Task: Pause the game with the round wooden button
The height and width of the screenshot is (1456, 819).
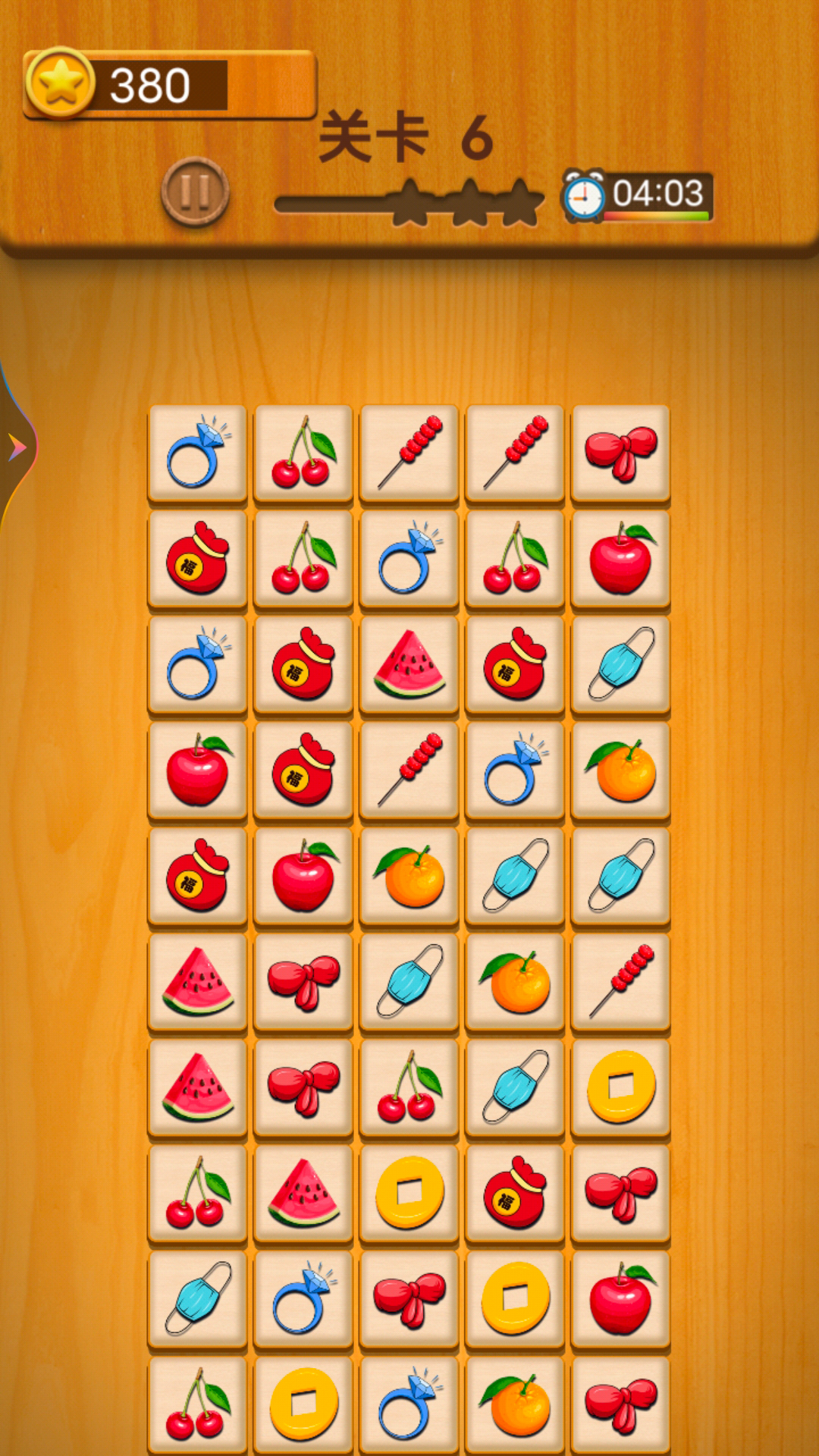Action: coord(195,192)
